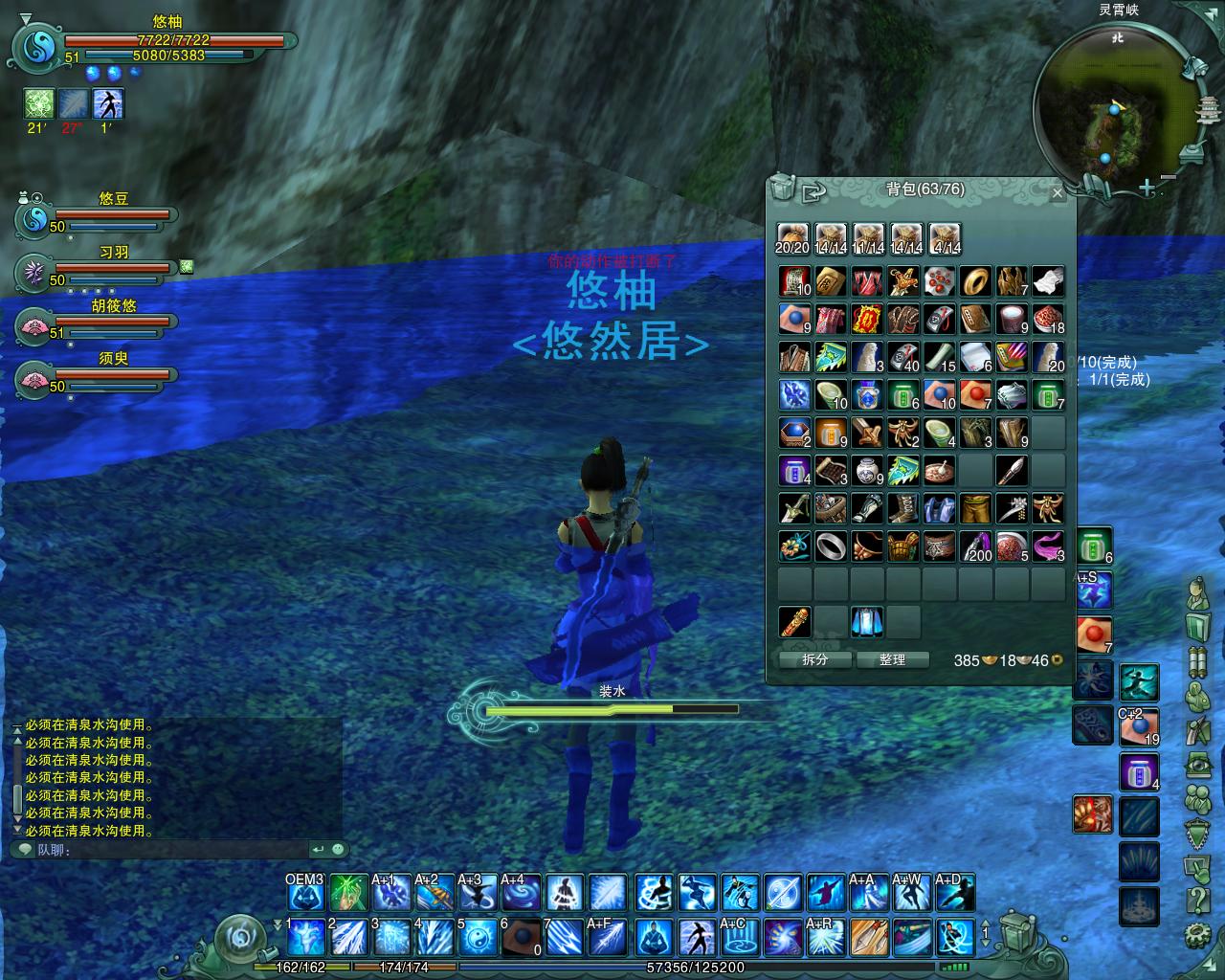This screenshot has width=1225, height=980.
Task: Pick the blue chest armor item
Action: [939, 509]
